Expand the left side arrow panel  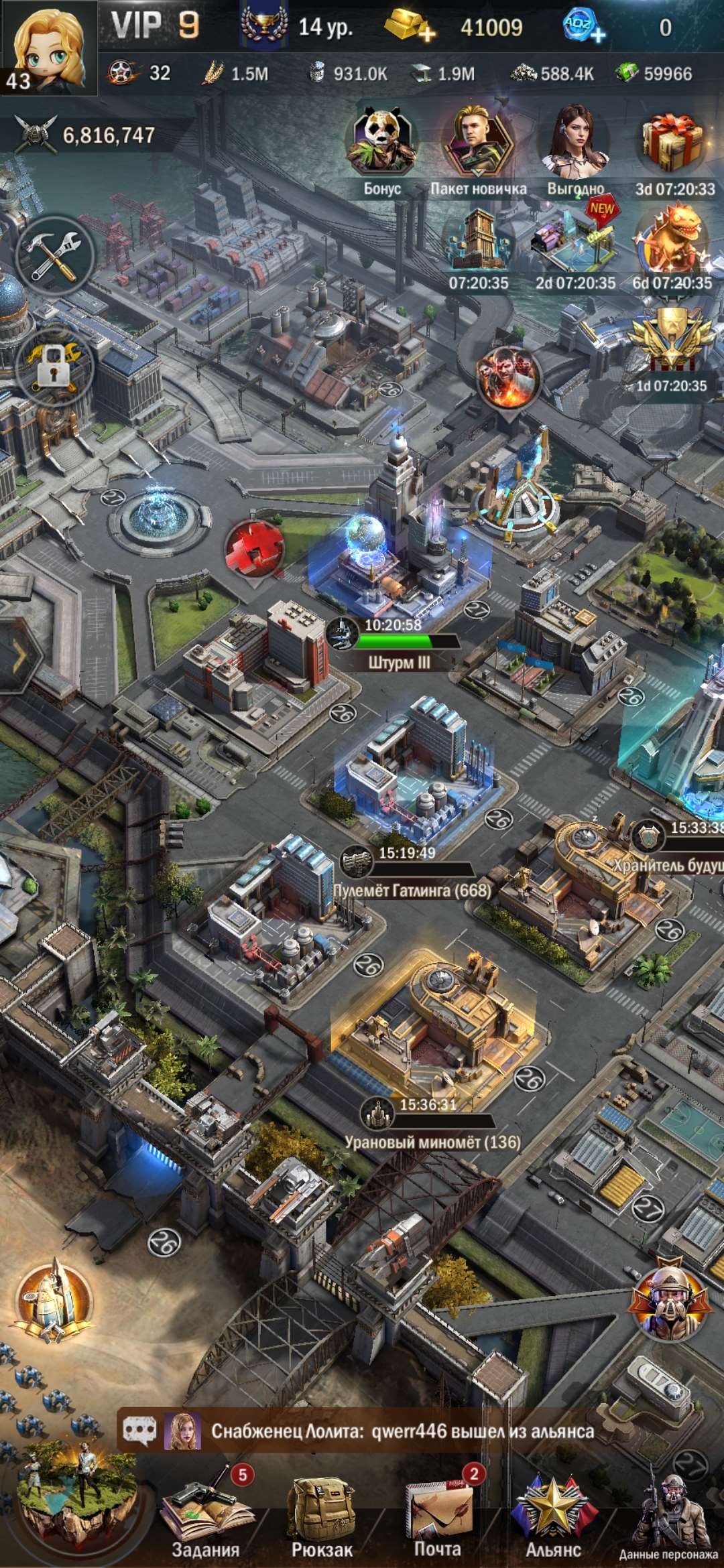(x=19, y=655)
